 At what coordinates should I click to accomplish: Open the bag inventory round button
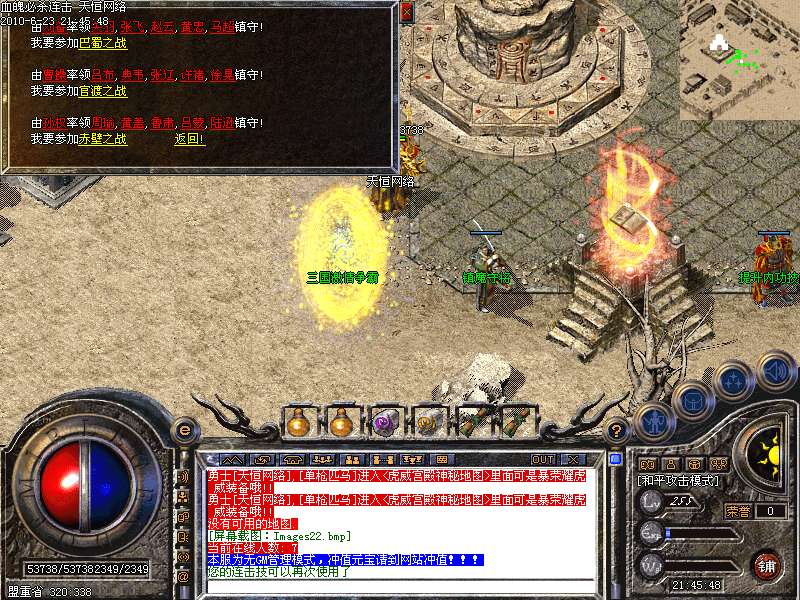click(x=692, y=401)
